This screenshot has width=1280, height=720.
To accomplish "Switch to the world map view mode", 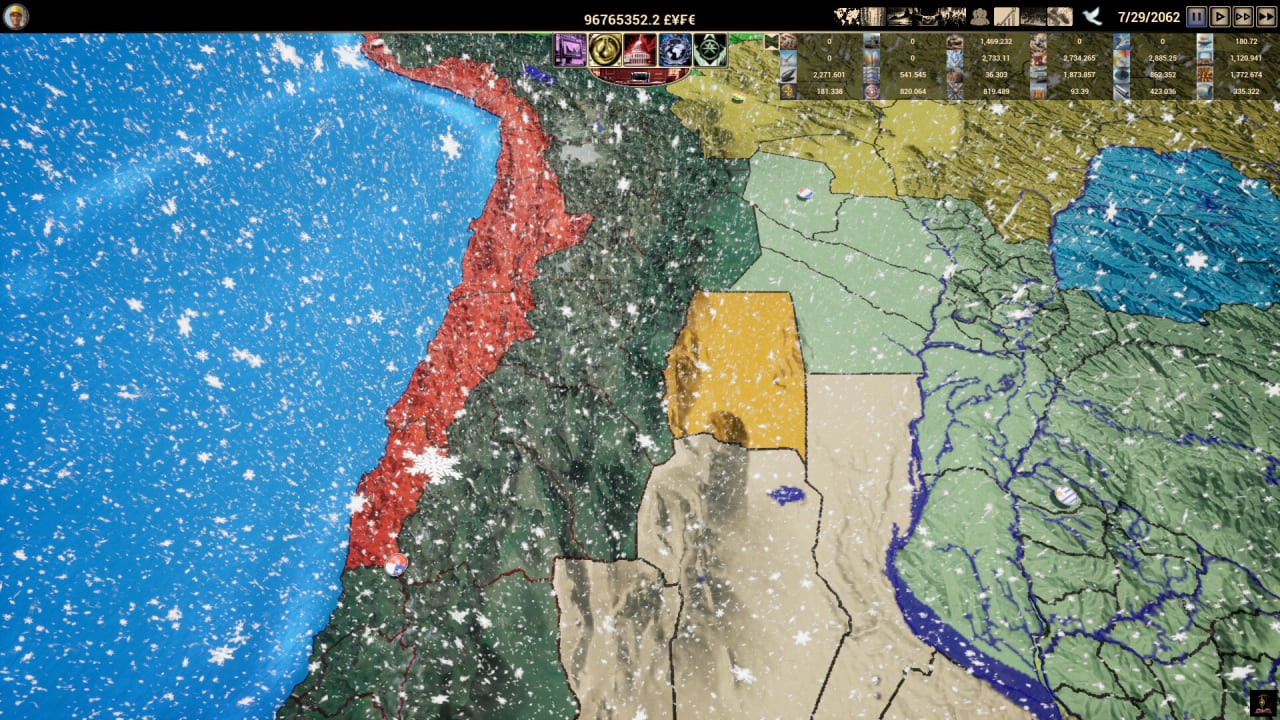I will pyautogui.click(x=847, y=17).
